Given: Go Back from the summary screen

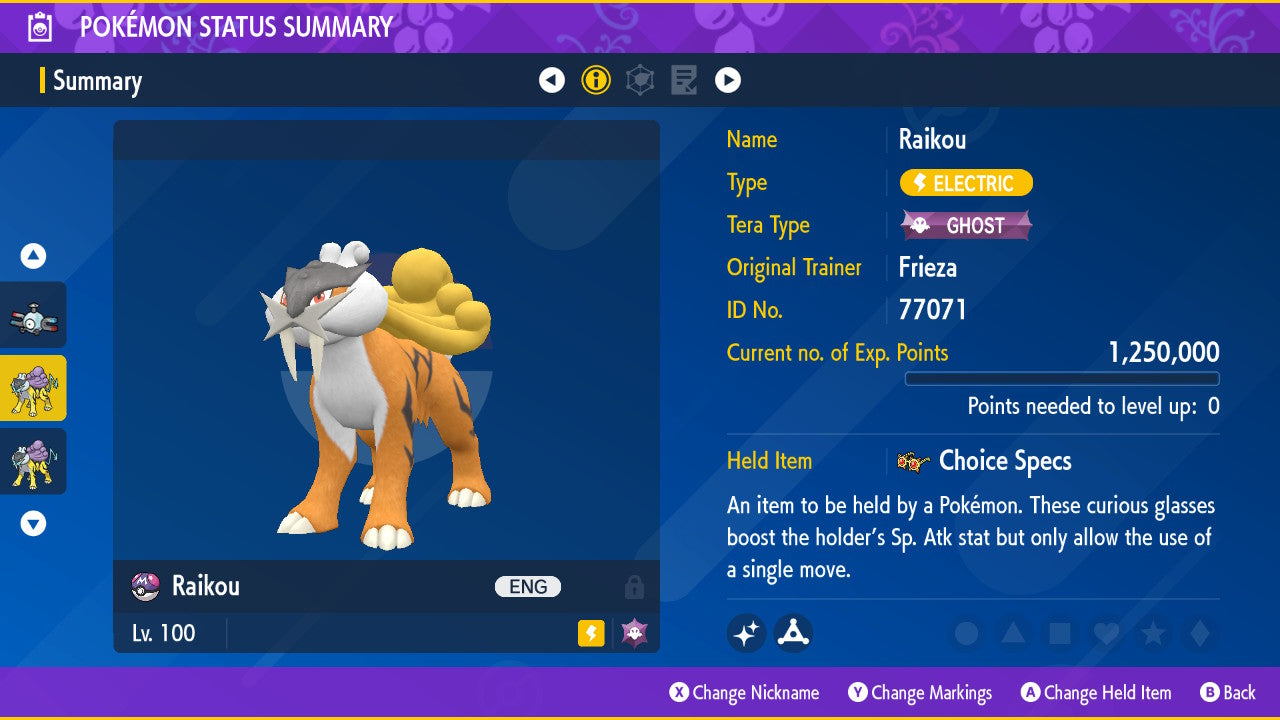Looking at the screenshot, I should (1228, 692).
